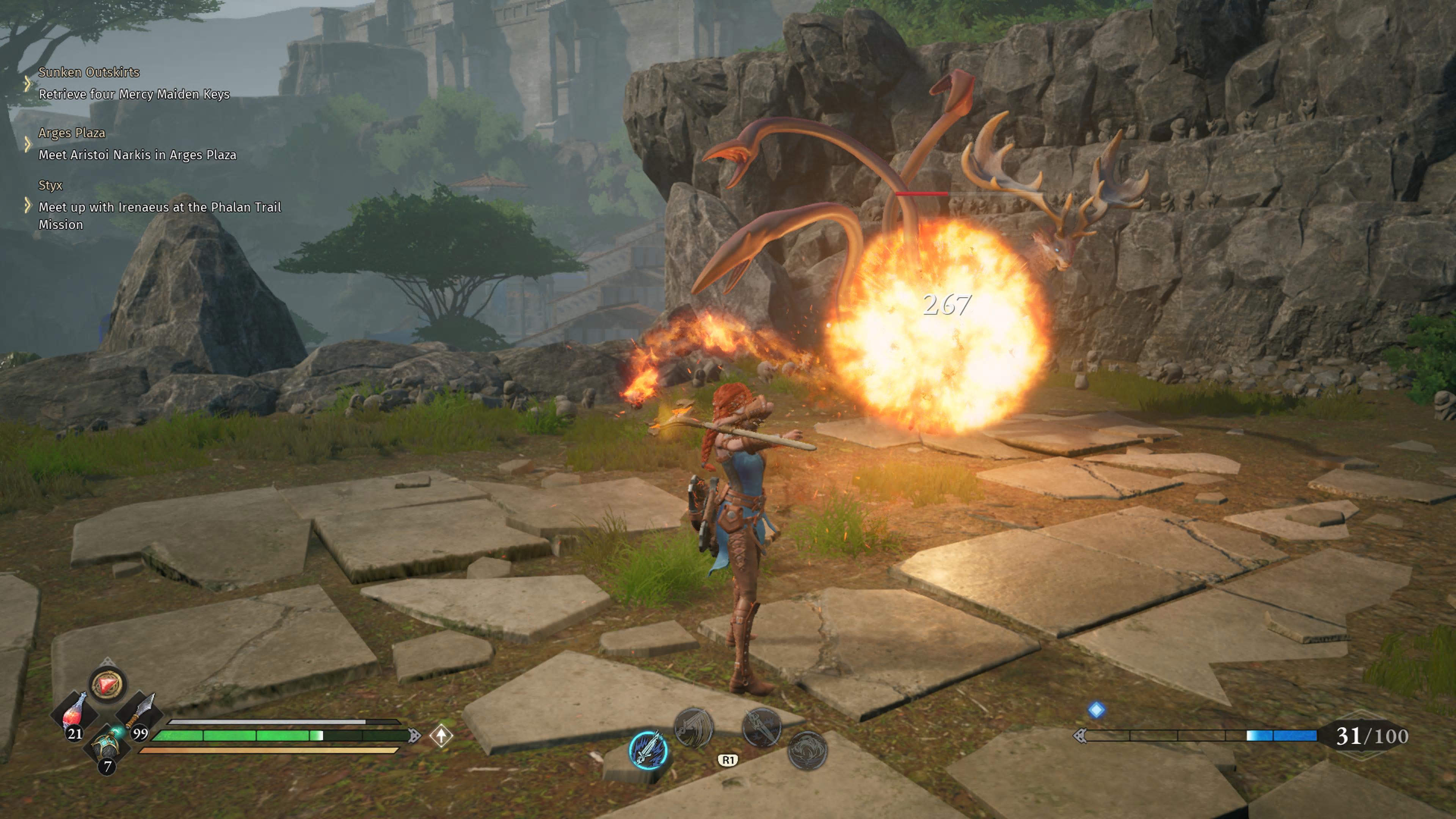This screenshot has width=1456, height=819.
Task: Activate the winged sword slash ability
Action: pyautogui.click(x=693, y=728)
